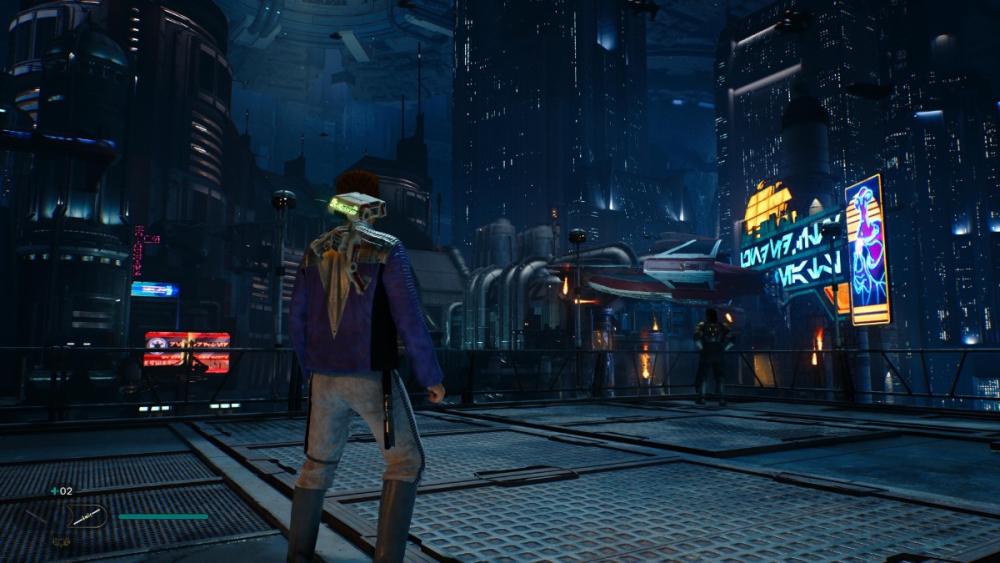Screen dimensions: 1000x563
Task: Select the active lightsaber stance icon
Action: tap(86, 516)
